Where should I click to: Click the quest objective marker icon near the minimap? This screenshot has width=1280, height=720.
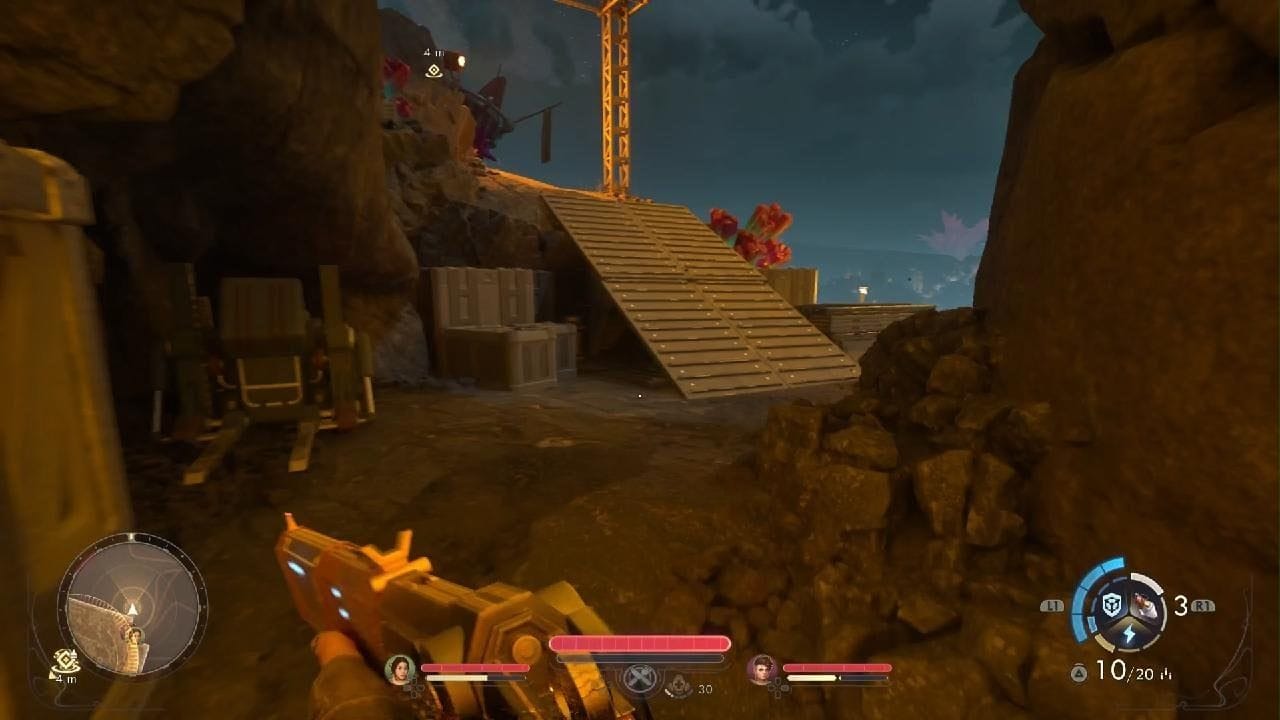click(x=66, y=661)
